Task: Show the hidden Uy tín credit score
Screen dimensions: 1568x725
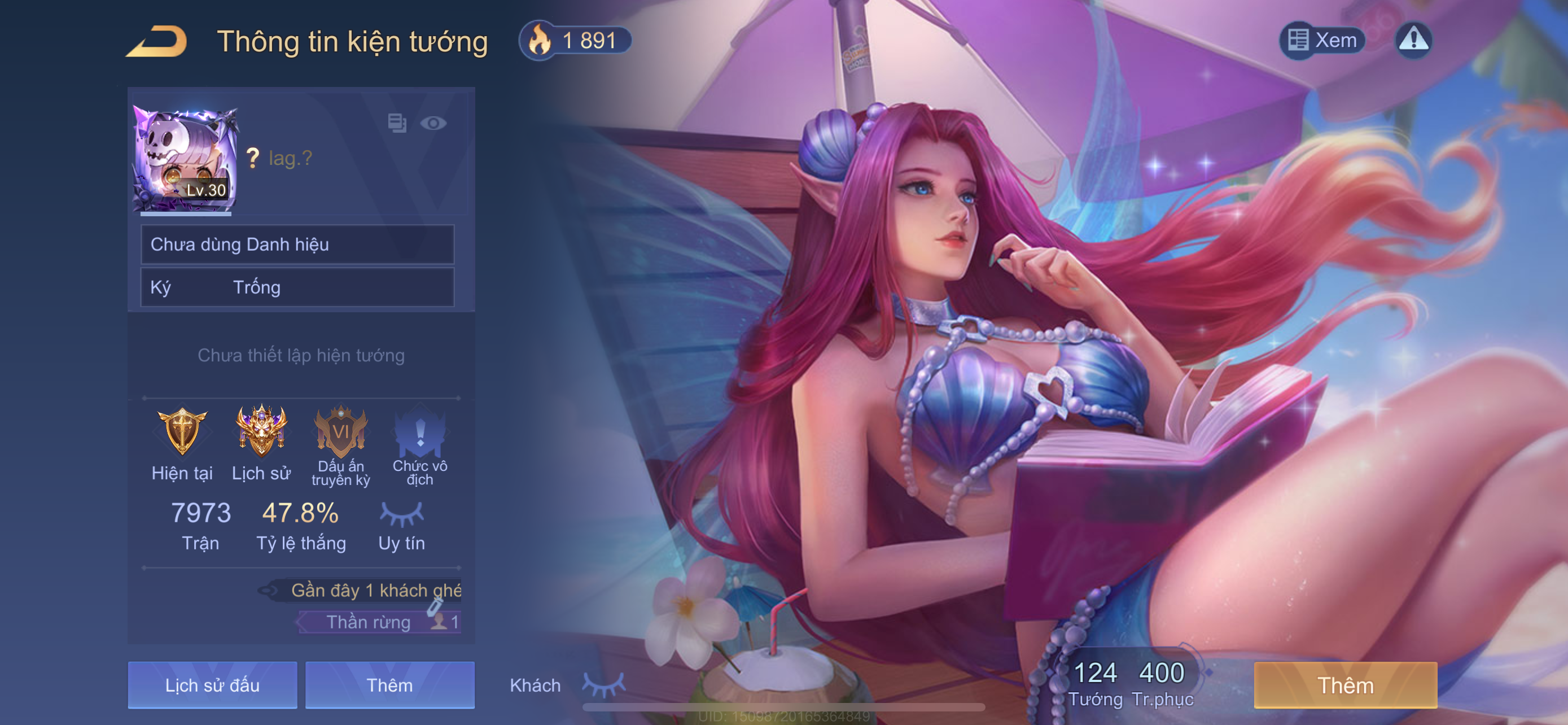Action: pos(401,515)
